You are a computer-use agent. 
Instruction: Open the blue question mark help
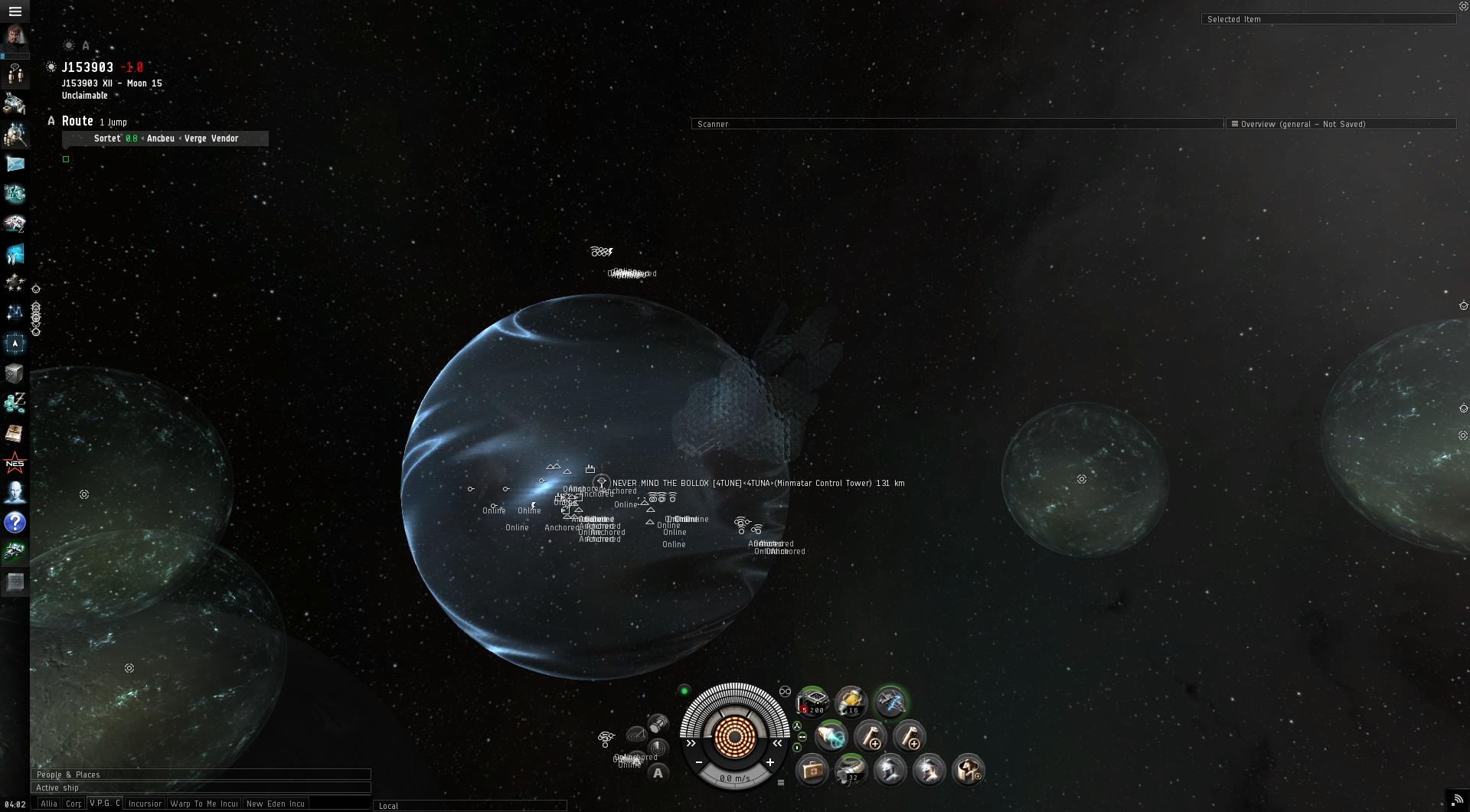[x=15, y=523]
